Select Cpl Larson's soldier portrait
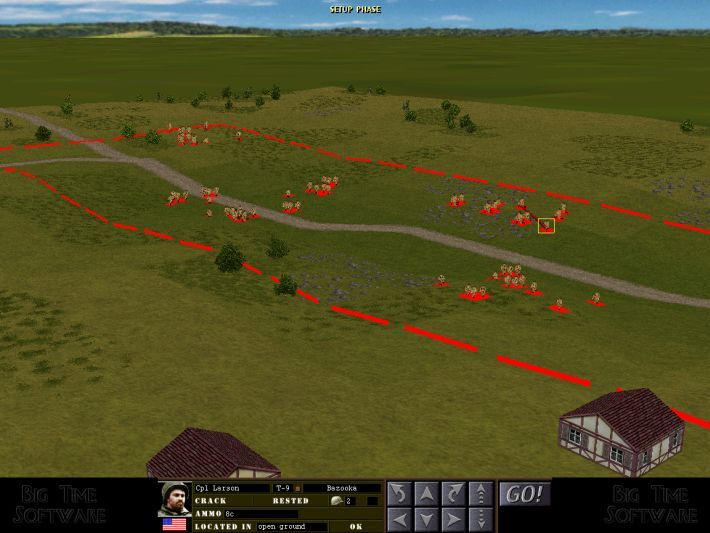 pos(175,498)
